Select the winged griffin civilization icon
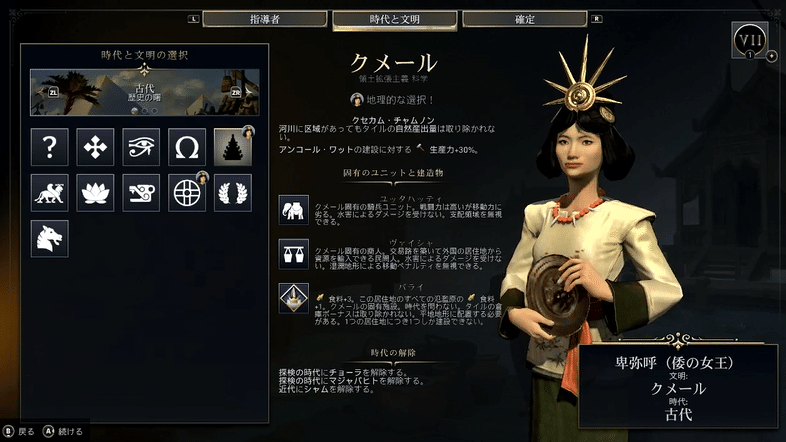 click(x=49, y=192)
